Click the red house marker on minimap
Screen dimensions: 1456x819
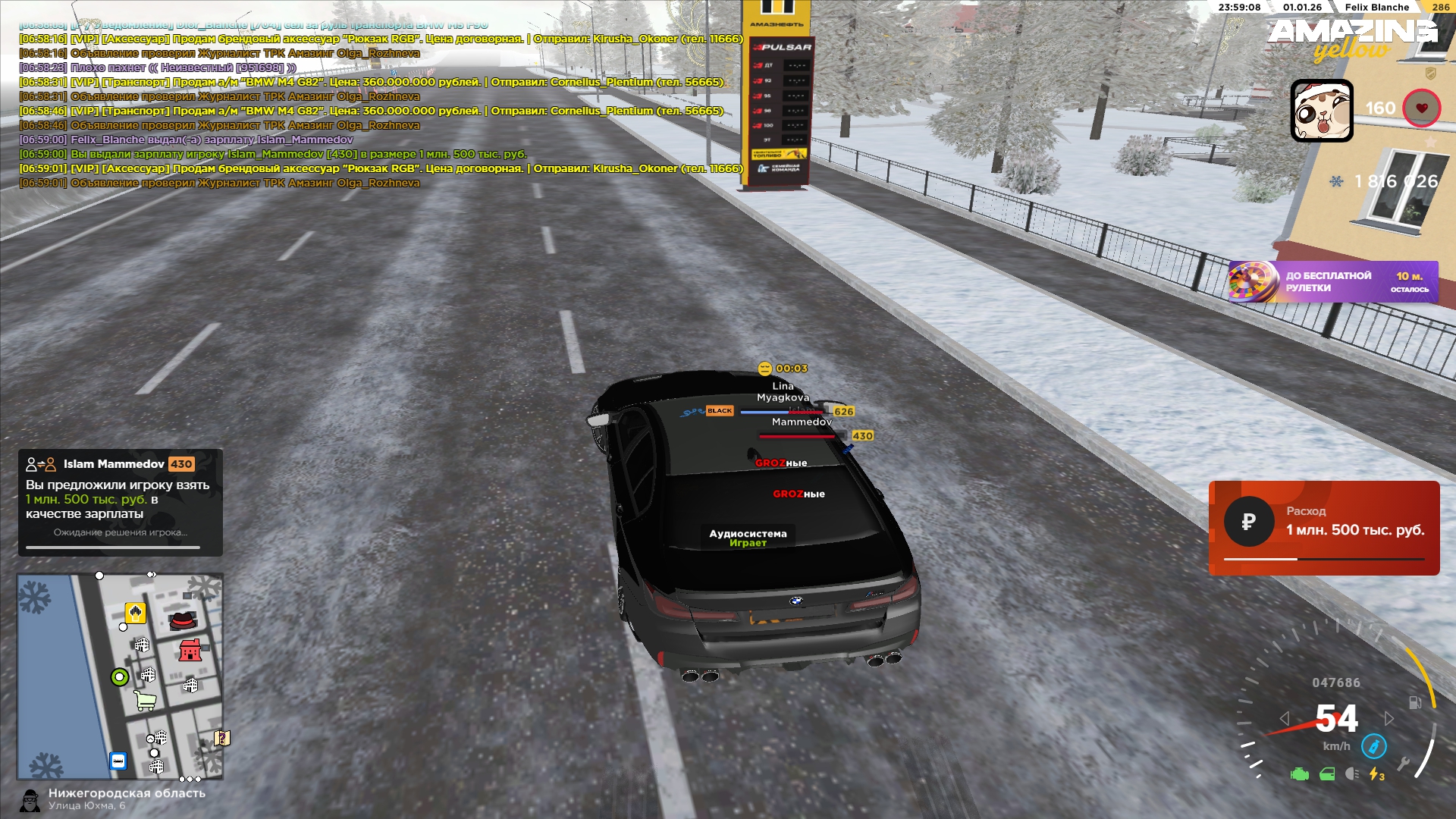[190, 651]
